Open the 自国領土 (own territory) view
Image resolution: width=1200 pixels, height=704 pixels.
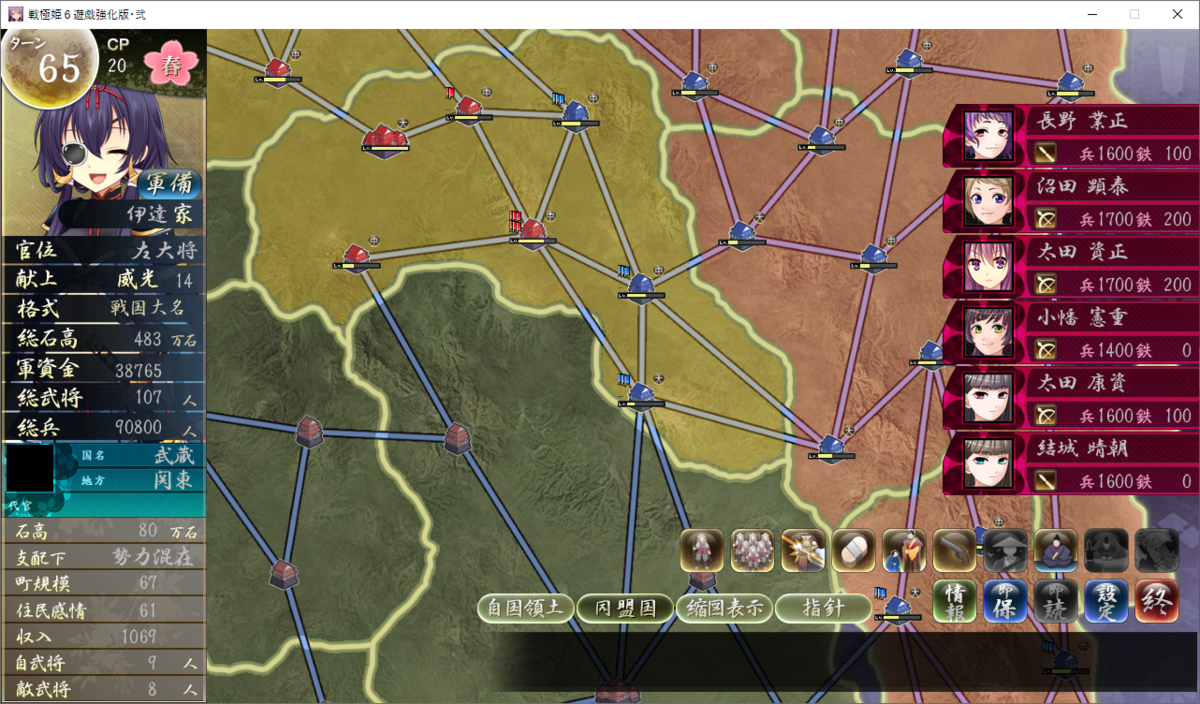pyautogui.click(x=526, y=608)
